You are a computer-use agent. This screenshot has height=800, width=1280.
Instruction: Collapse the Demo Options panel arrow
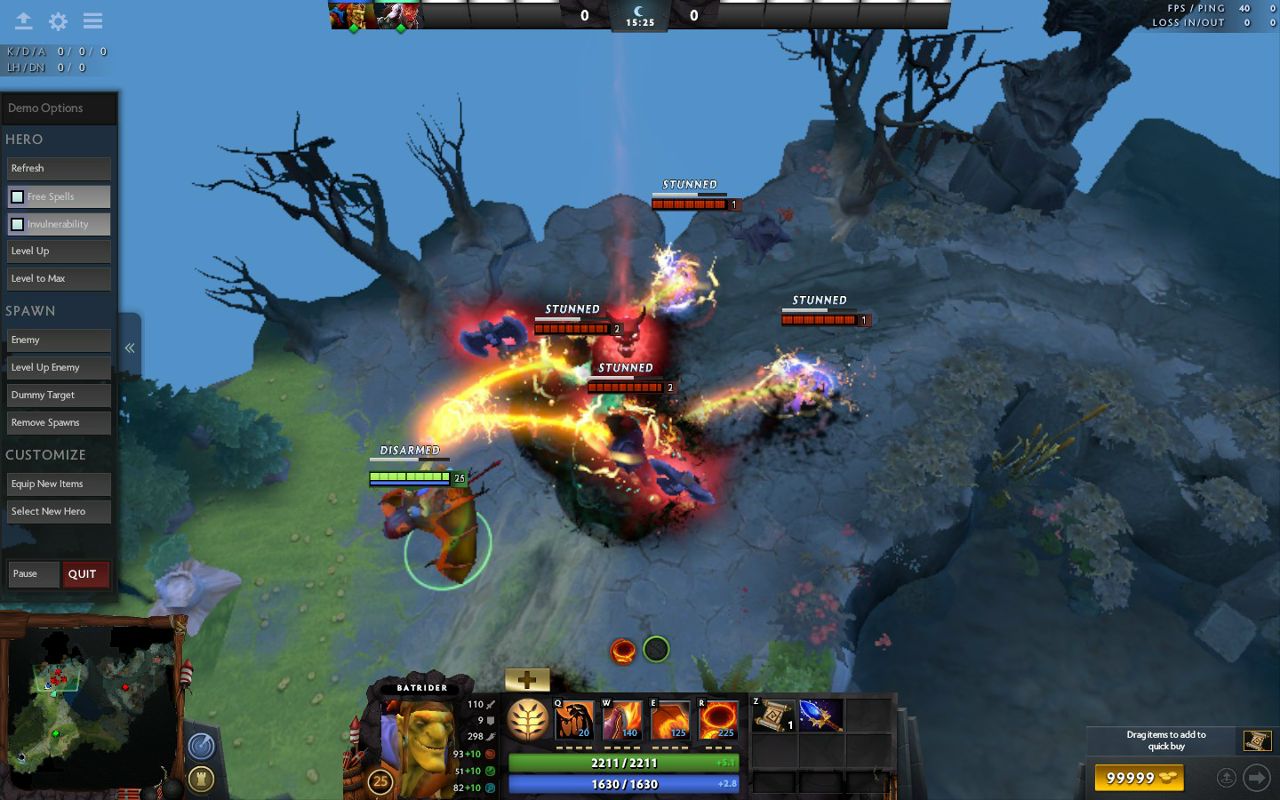(129, 348)
